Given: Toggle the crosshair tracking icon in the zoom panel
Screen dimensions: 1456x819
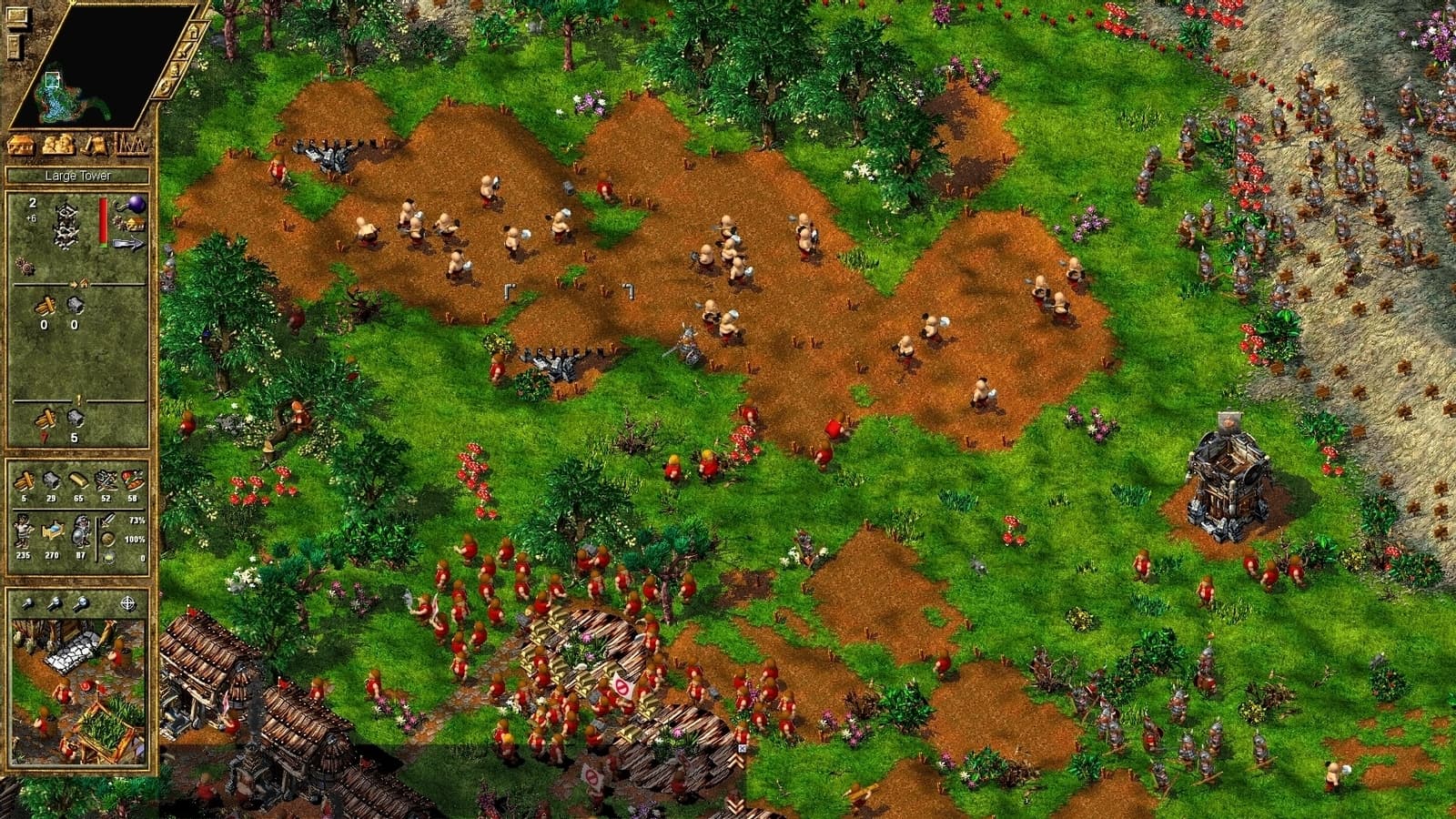Looking at the screenshot, I should 128,603.
